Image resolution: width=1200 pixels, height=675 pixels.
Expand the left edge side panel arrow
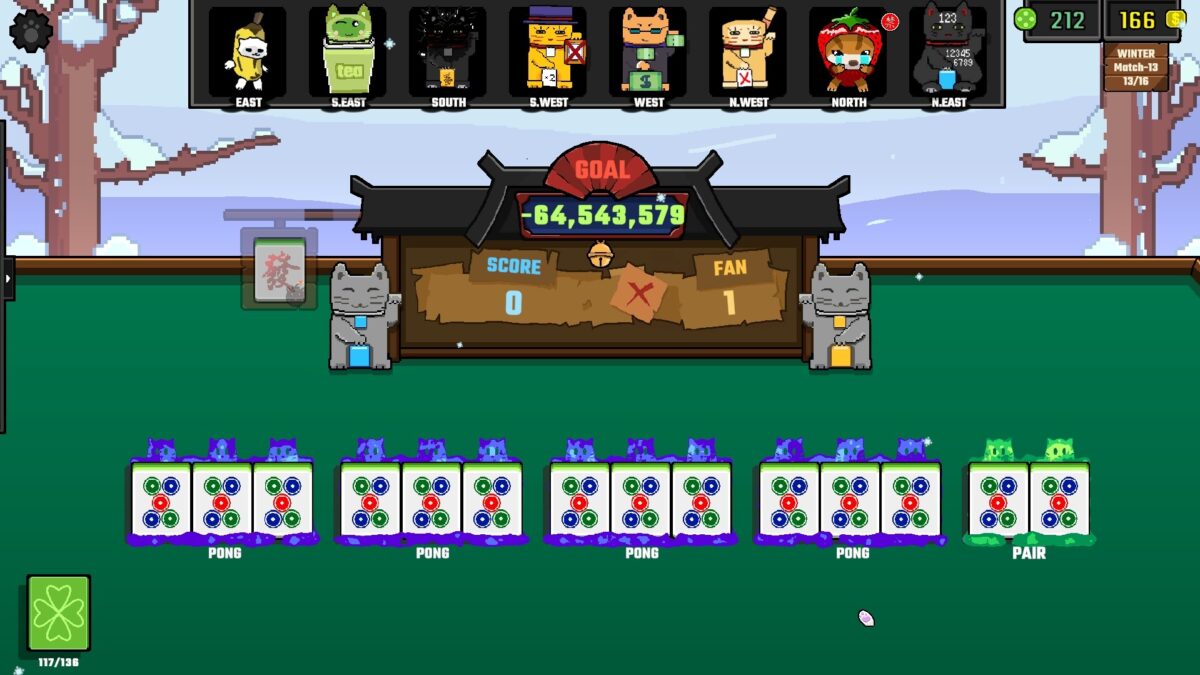(8, 279)
